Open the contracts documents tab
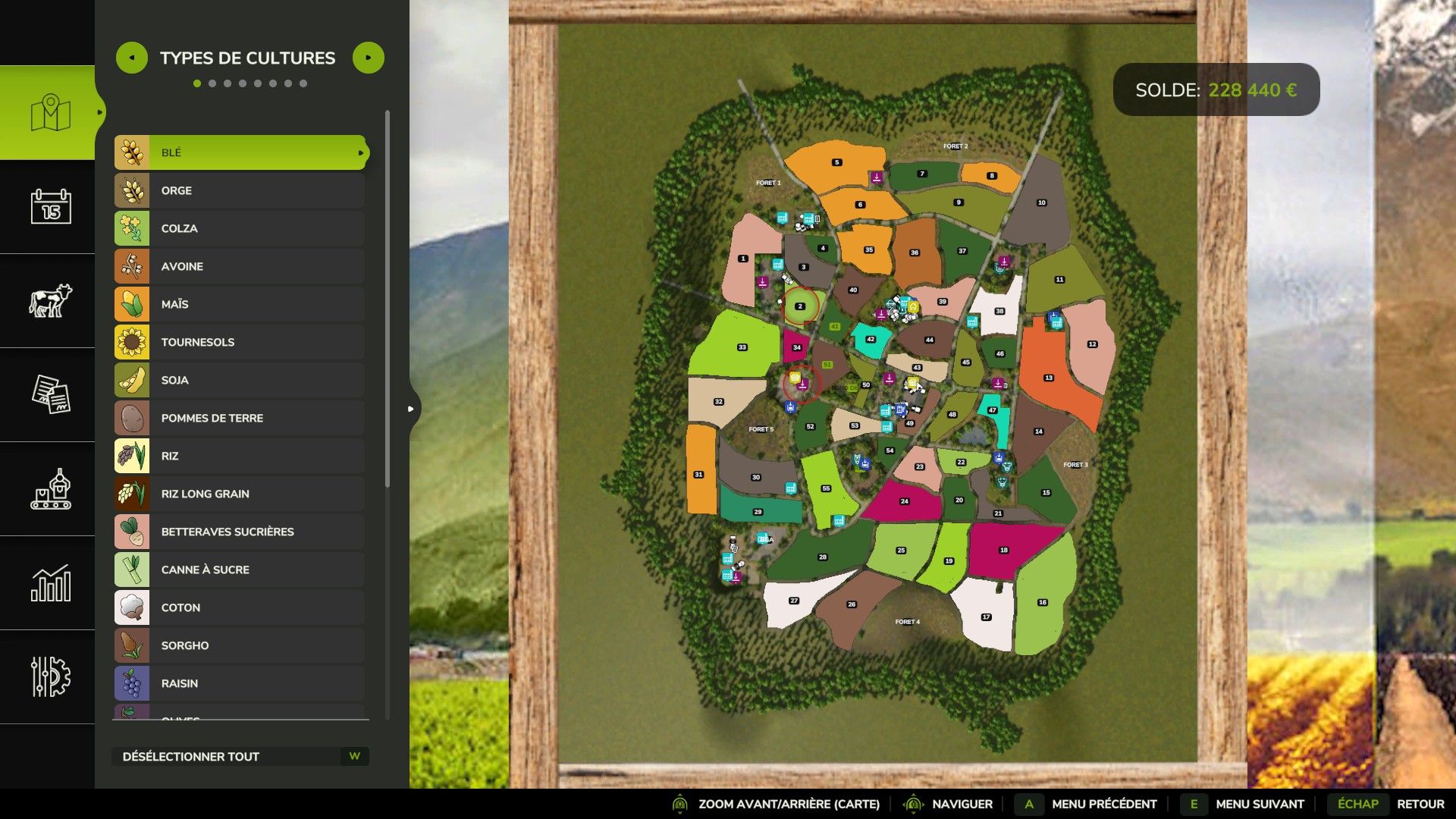 [x=50, y=394]
